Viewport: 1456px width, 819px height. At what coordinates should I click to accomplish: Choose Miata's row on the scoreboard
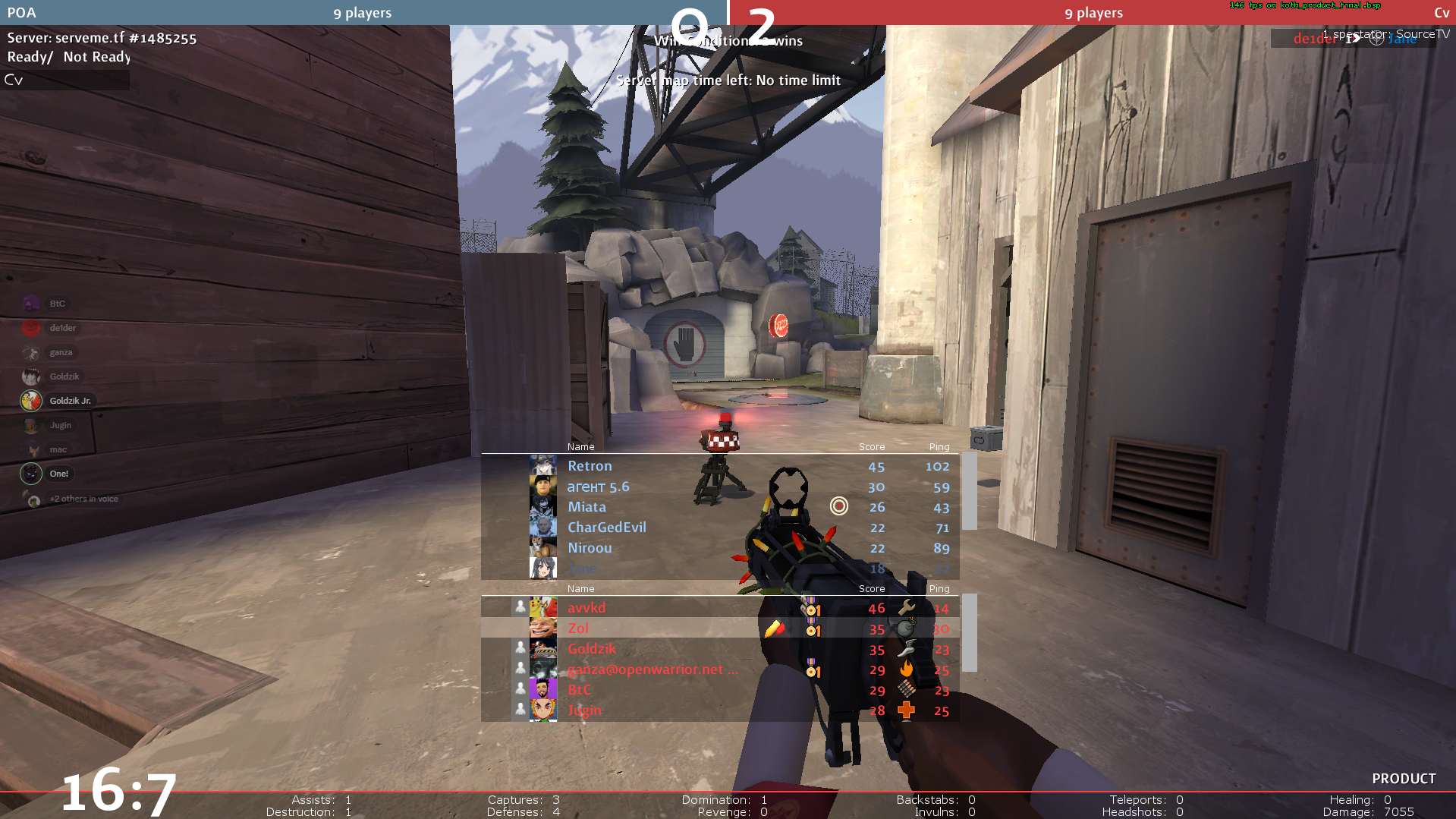click(x=586, y=507)
